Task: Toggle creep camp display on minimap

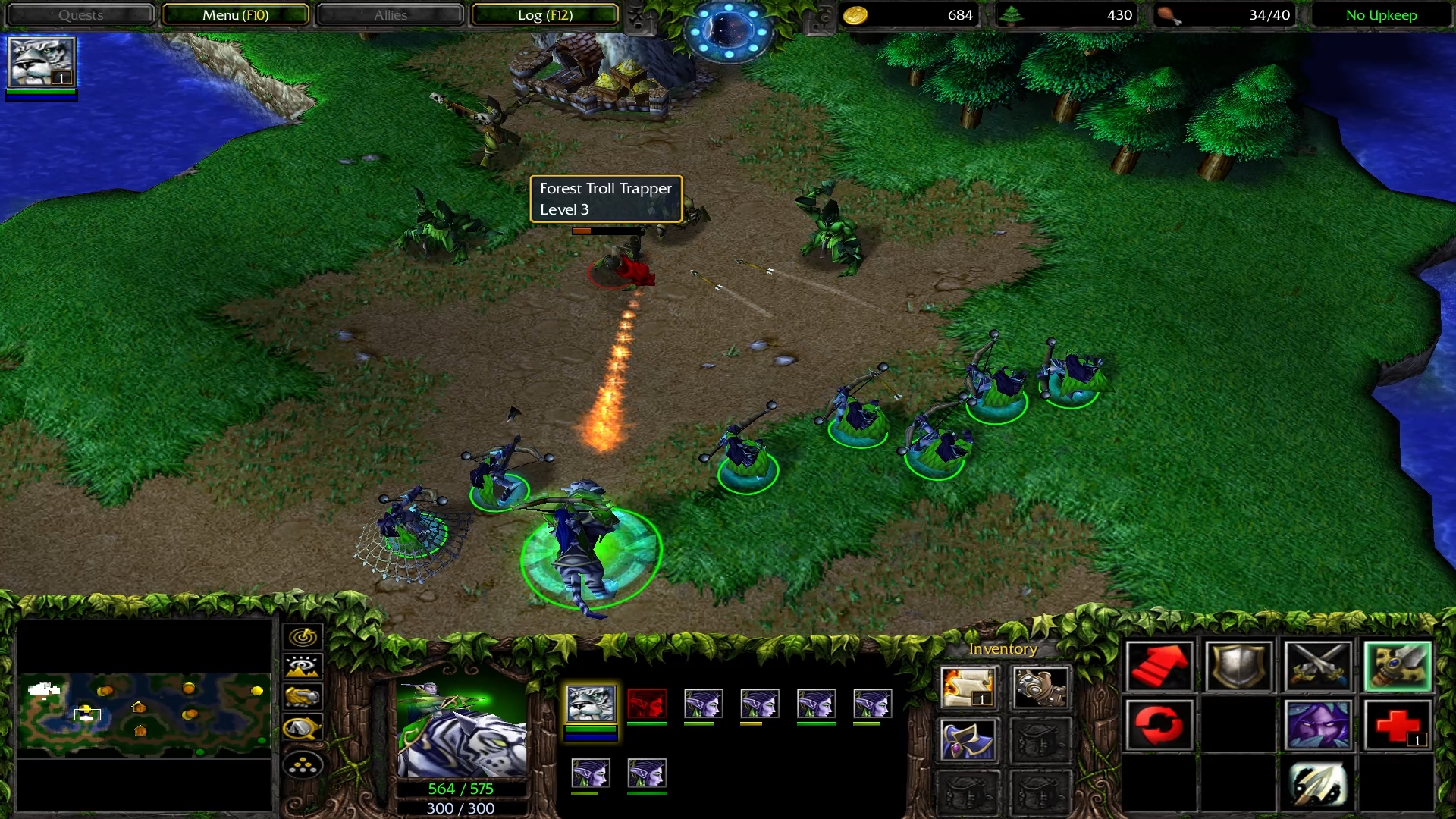Action: [303, 728]
